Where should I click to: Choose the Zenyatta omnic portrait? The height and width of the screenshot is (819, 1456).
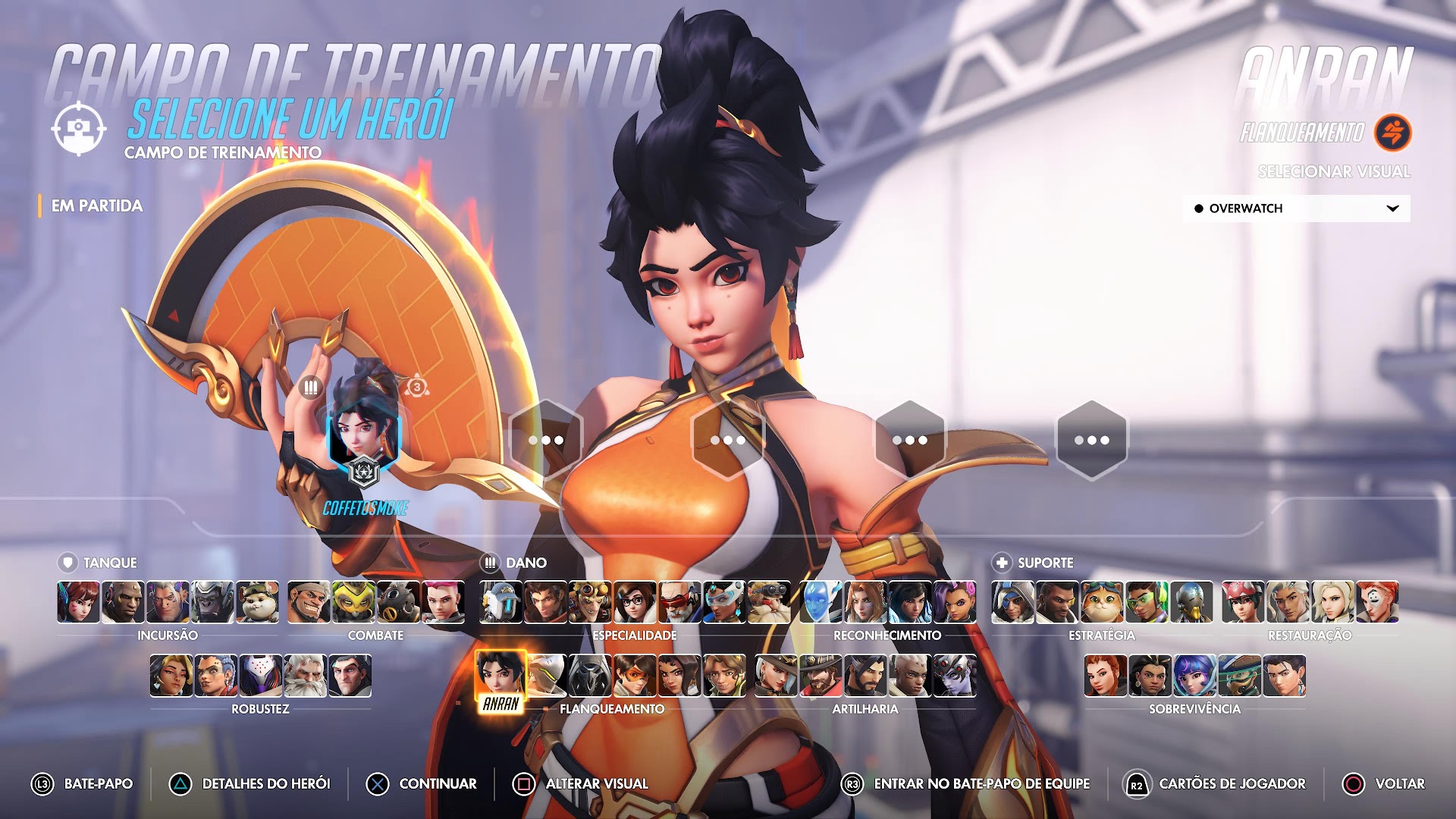[1191, 602]
